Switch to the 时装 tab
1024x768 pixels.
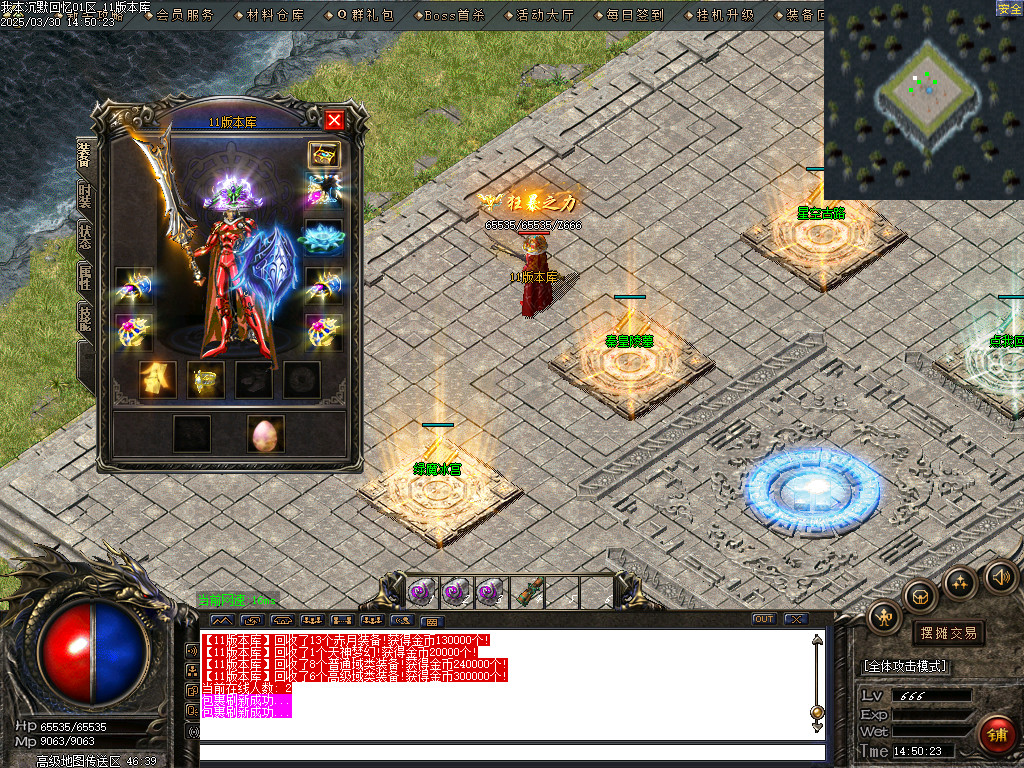tap(85, 194)
